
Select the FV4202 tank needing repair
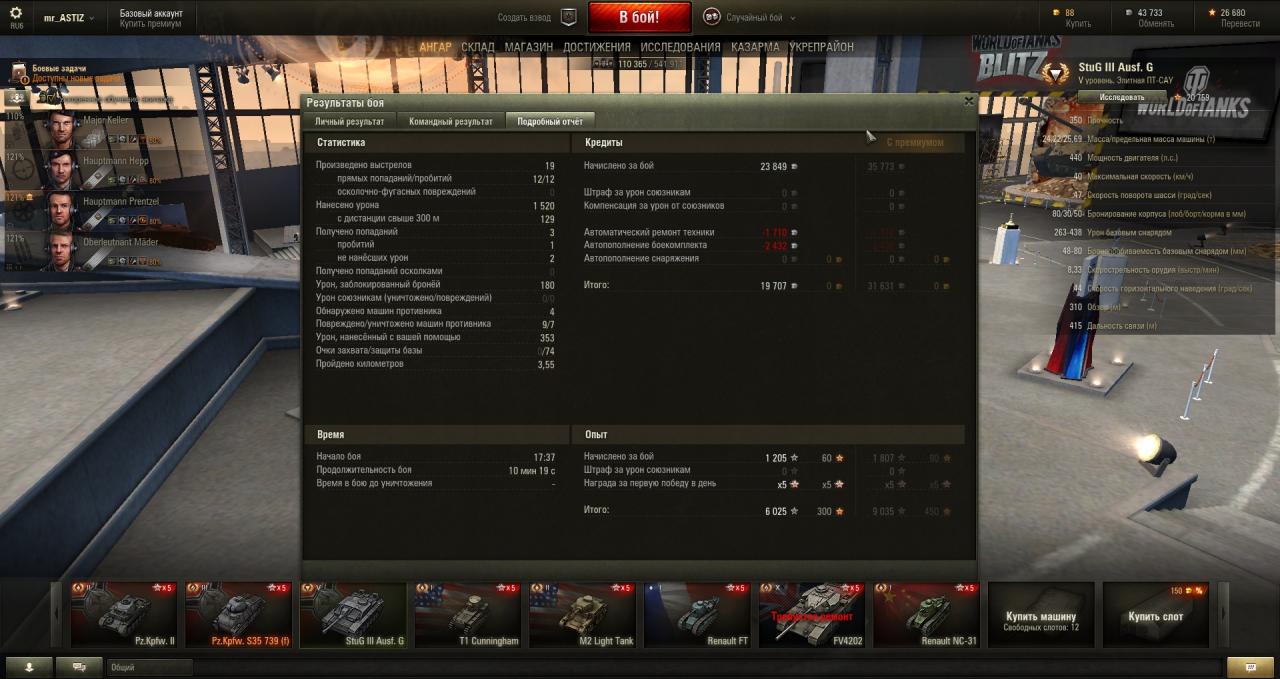tap(811, 615)
